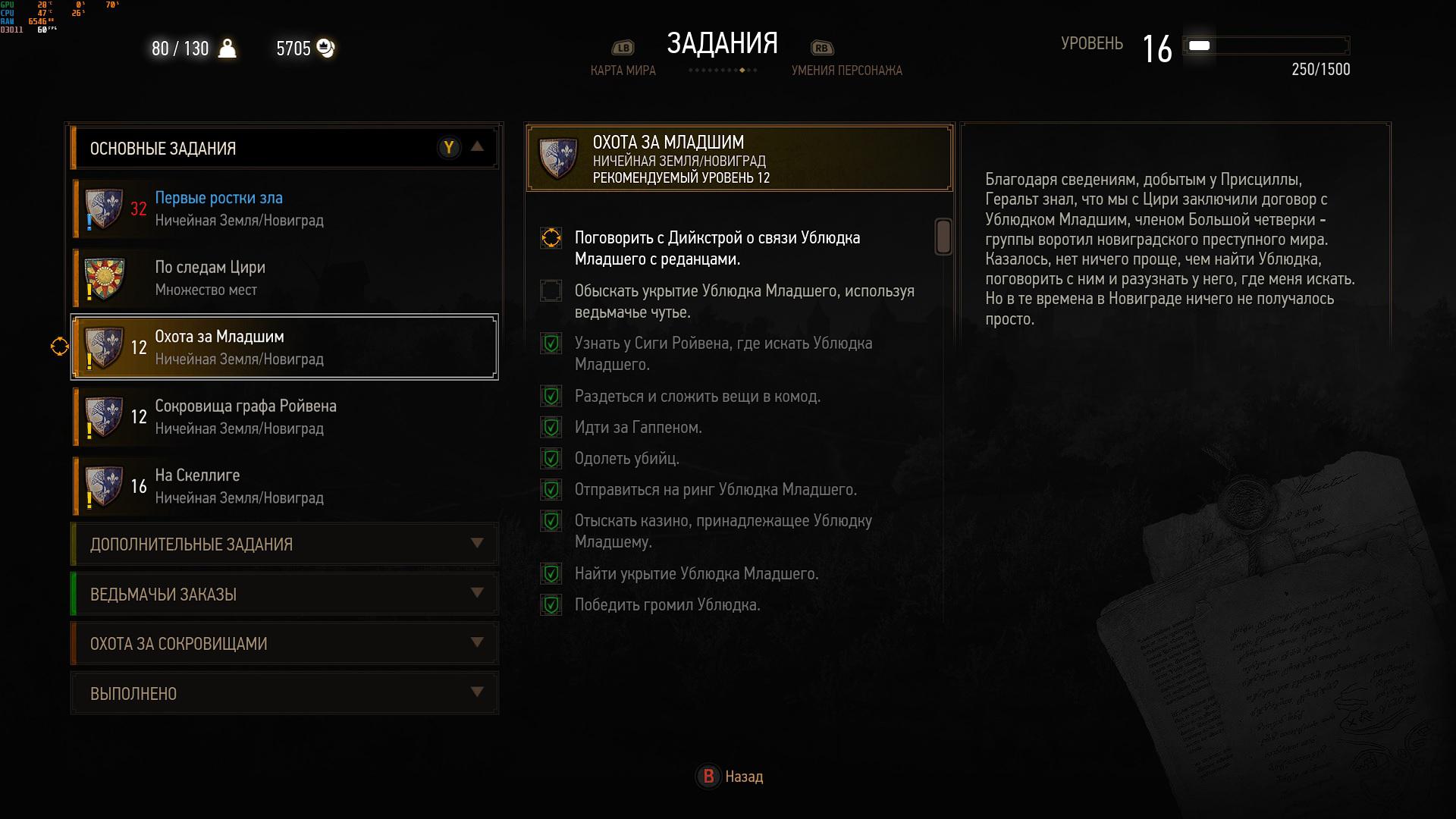The width and height of the screenshot is (1456, 819).
Task: Choose 'Сокровища графа Ройвена' quest
Action: click(x=284, y=416)
